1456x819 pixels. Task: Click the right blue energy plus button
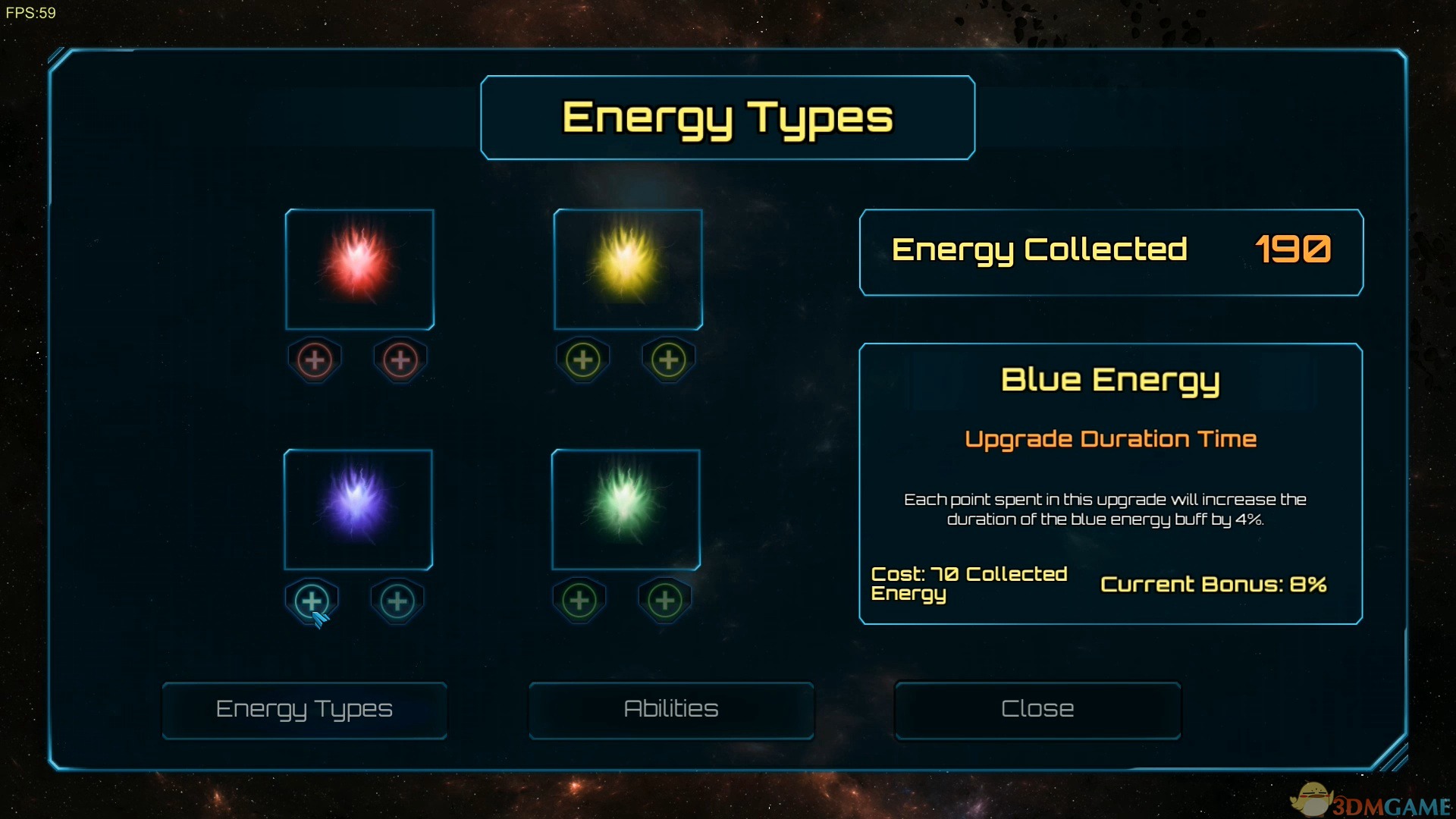coord(397,601)
